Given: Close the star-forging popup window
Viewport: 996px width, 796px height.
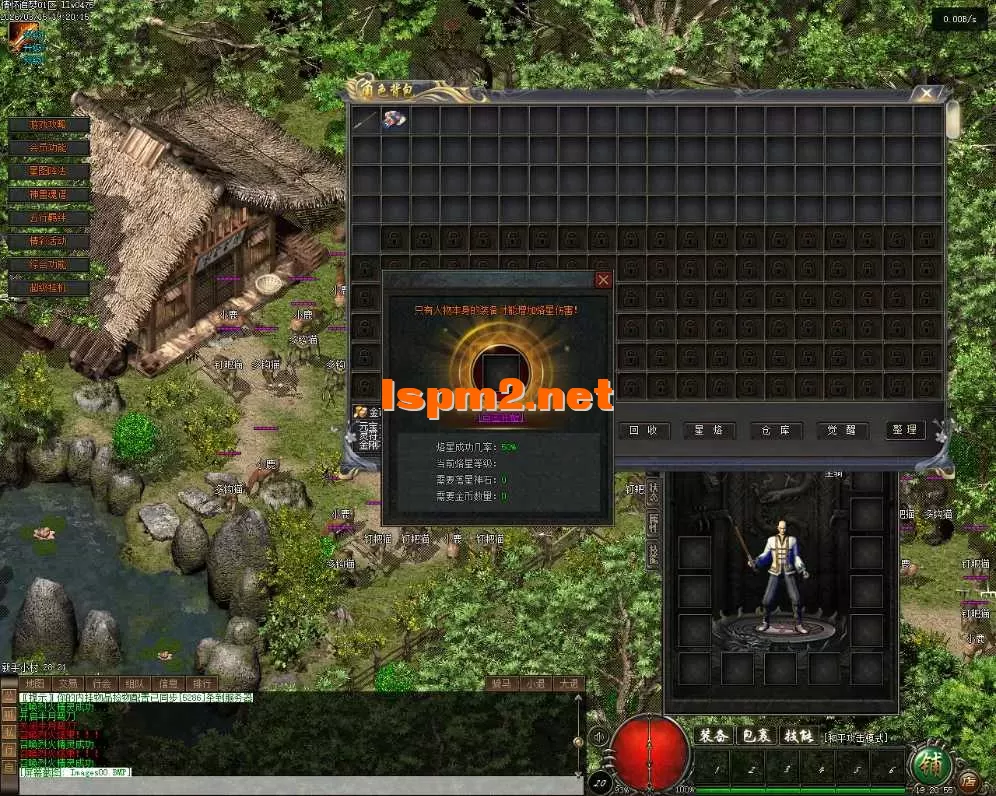Looking at the screenshot, I should click(603, 280).
